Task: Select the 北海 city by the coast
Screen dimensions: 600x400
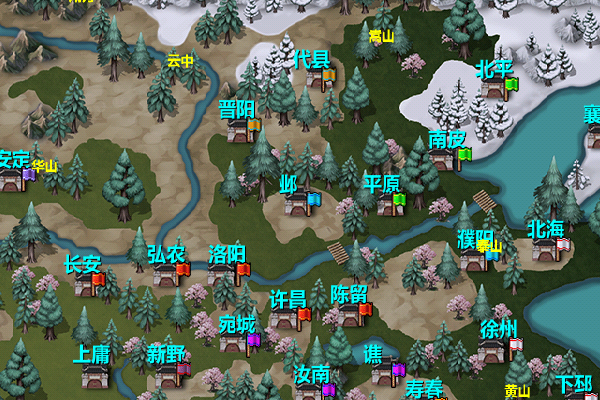Action: pyautogui.click(x=546, y=250)
